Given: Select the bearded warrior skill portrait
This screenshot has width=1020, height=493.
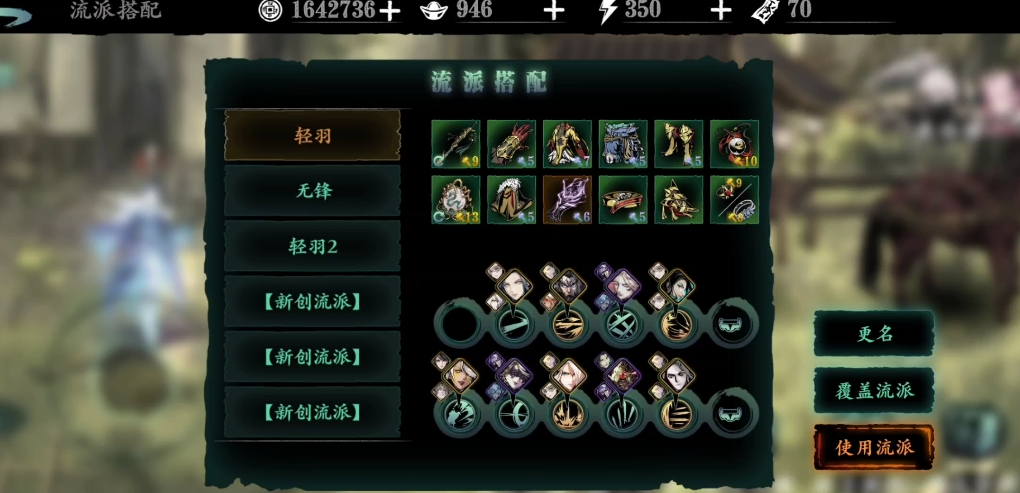Looking at the screenshot, I should 567,288.
